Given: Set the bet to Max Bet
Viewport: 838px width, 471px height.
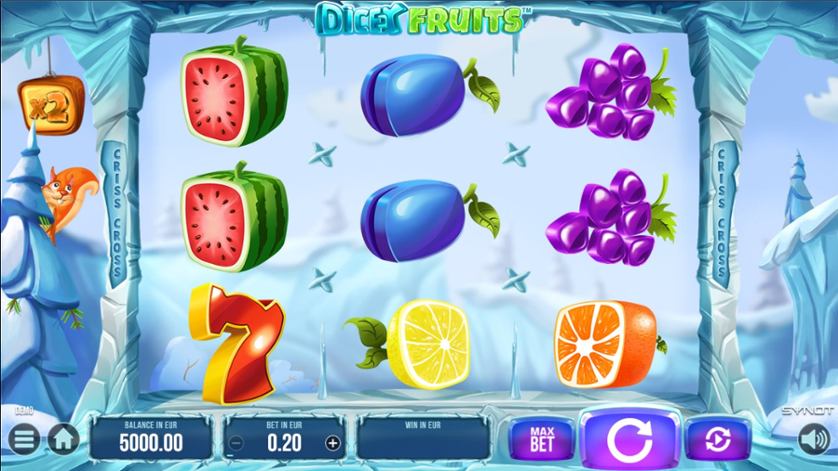Looking at the screenshot, I should [x=540, y=437].
